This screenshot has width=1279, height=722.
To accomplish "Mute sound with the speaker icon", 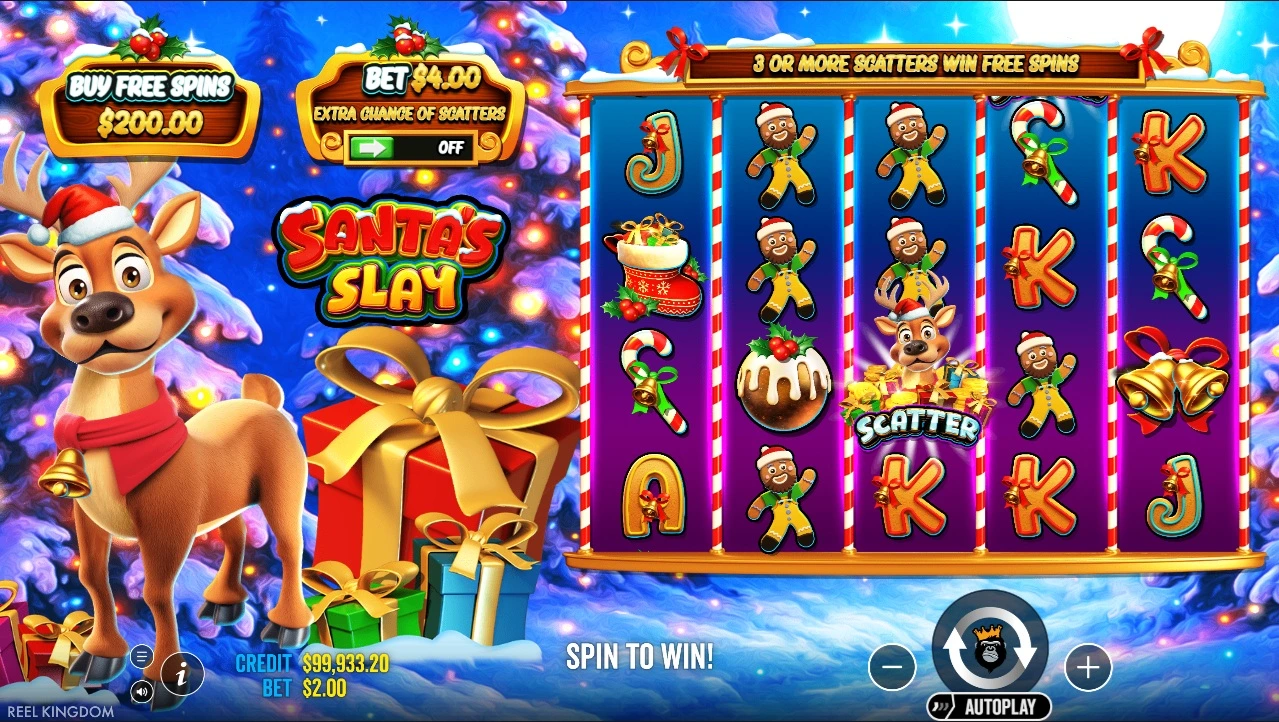I will click(x=142, y=690).
